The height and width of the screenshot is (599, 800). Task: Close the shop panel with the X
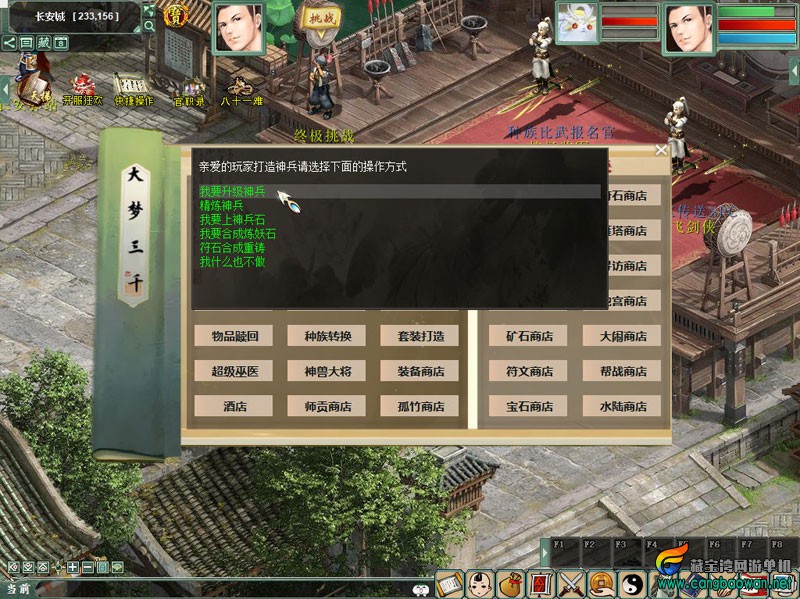660,150
